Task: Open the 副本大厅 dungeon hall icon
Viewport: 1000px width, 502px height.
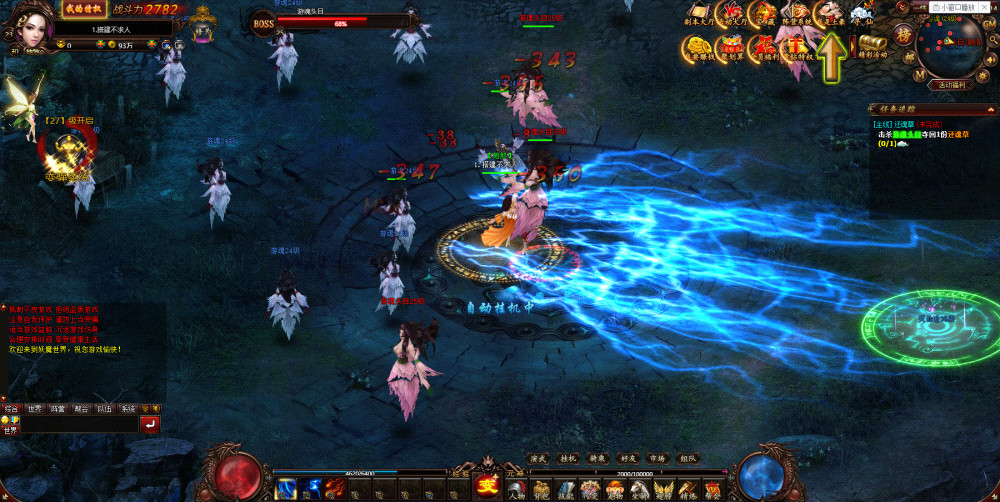Action: tap(699, 12)
